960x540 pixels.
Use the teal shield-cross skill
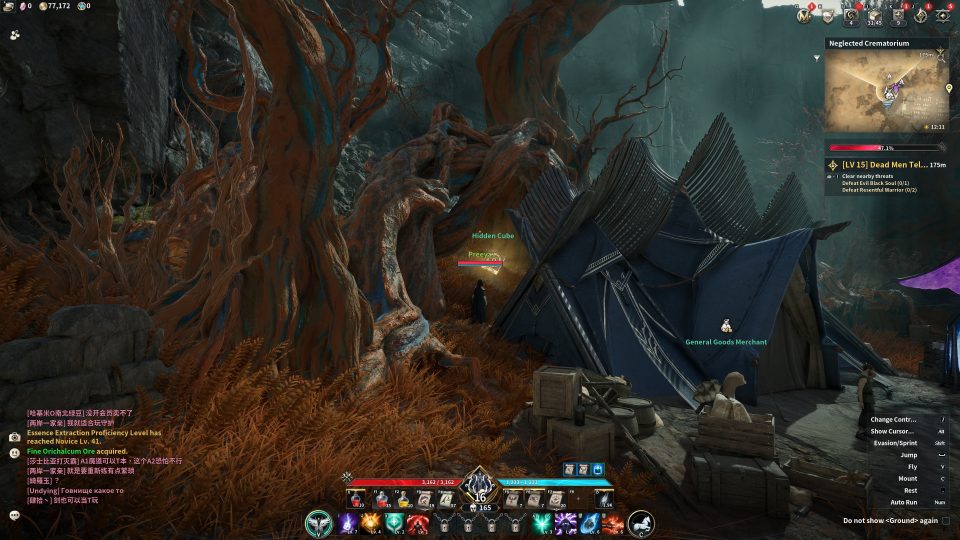click(x=394, y=522)
